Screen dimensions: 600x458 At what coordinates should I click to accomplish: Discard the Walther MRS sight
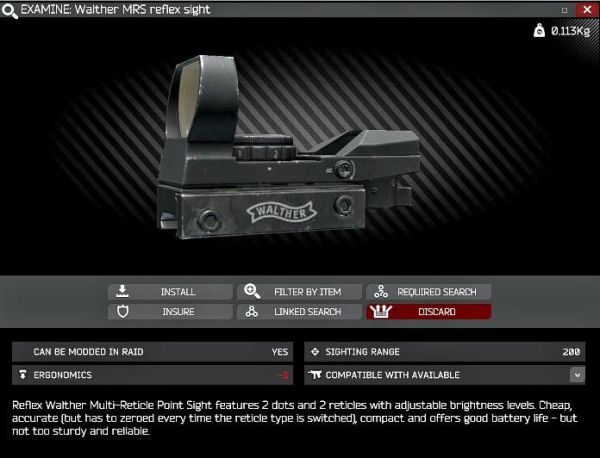428,312
